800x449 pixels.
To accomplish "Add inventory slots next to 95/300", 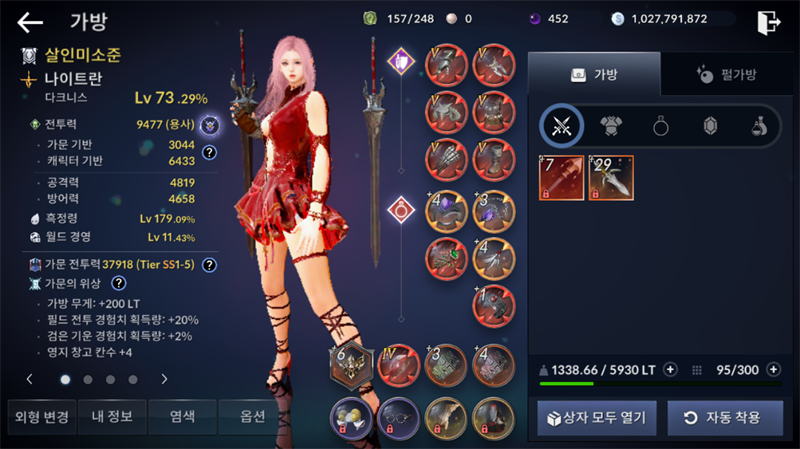I will click(774, 369).
